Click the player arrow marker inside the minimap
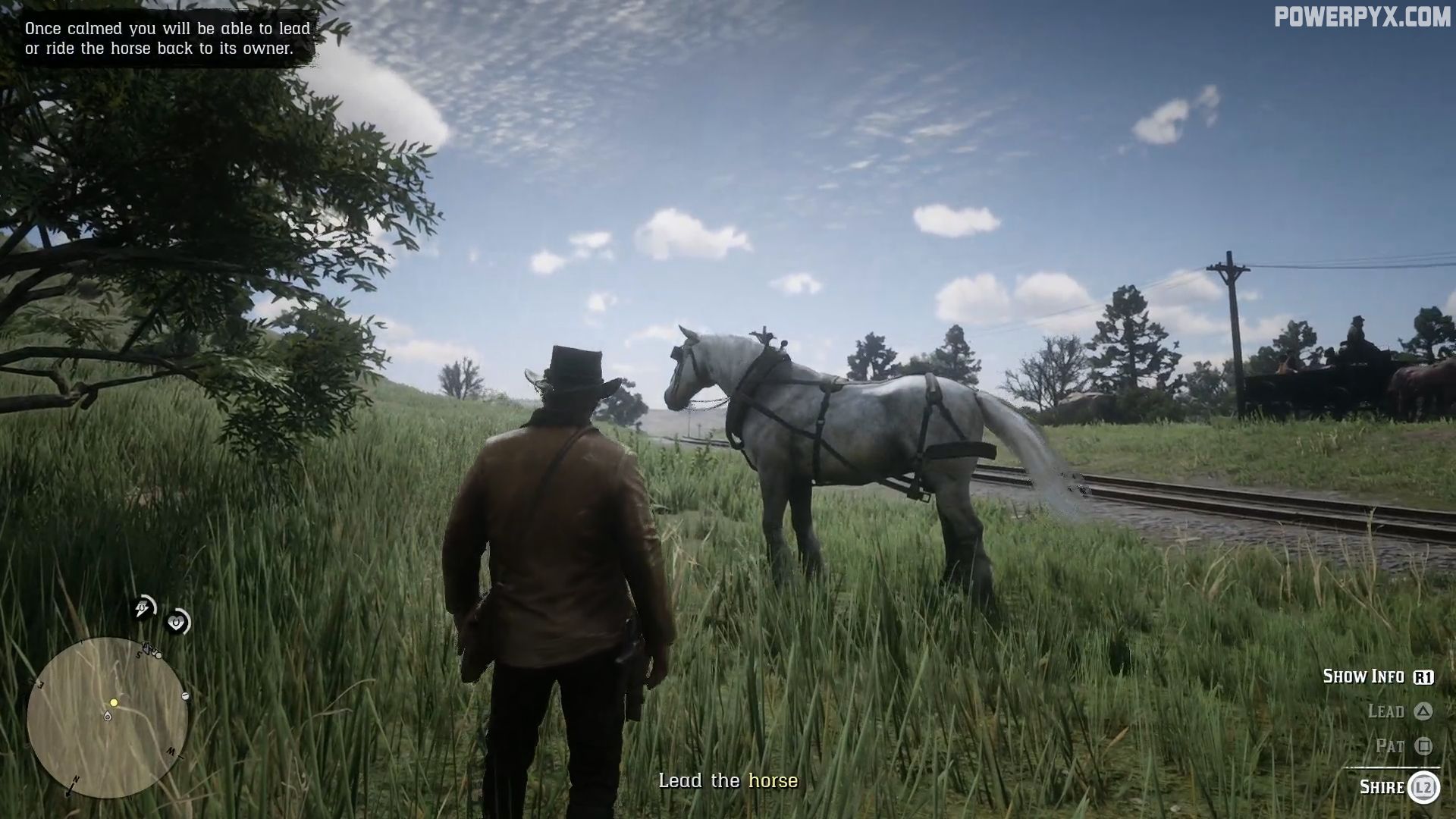The width and height of the screenshot is (1456, 819). 107,717
